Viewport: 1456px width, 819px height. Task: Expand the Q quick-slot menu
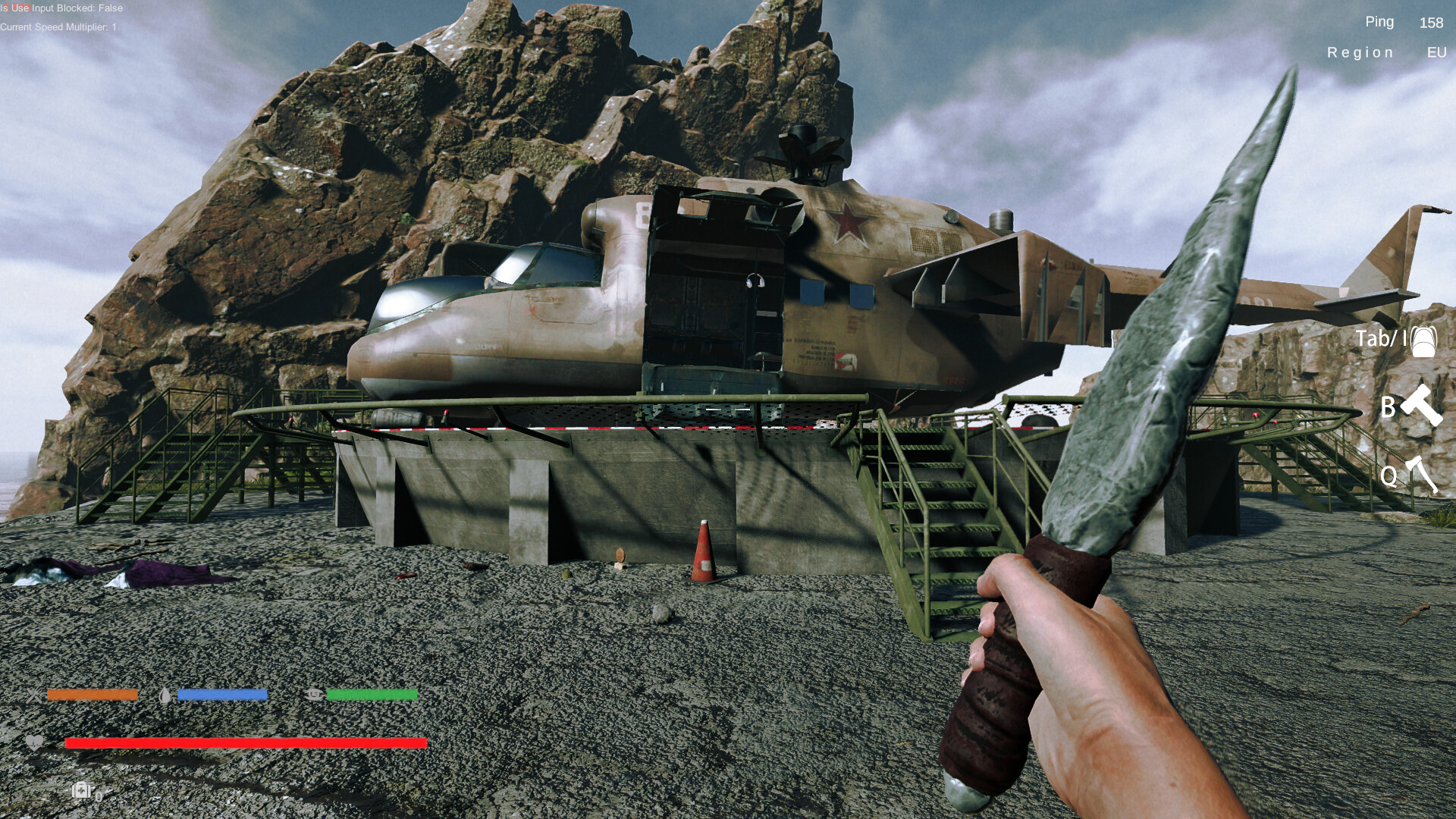click(1390, 475)
